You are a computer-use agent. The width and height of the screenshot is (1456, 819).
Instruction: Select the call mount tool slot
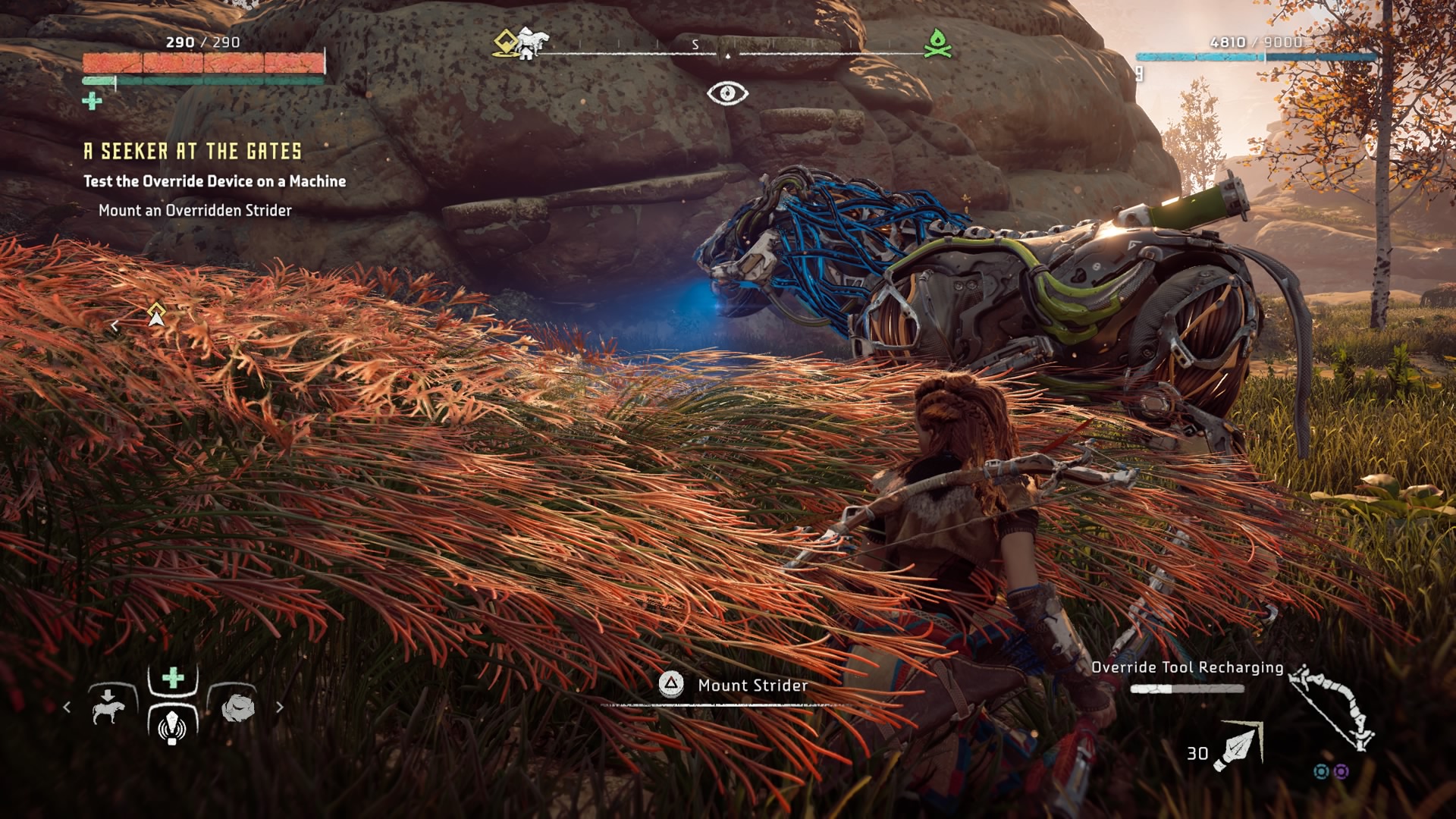(x=108, y=707)
